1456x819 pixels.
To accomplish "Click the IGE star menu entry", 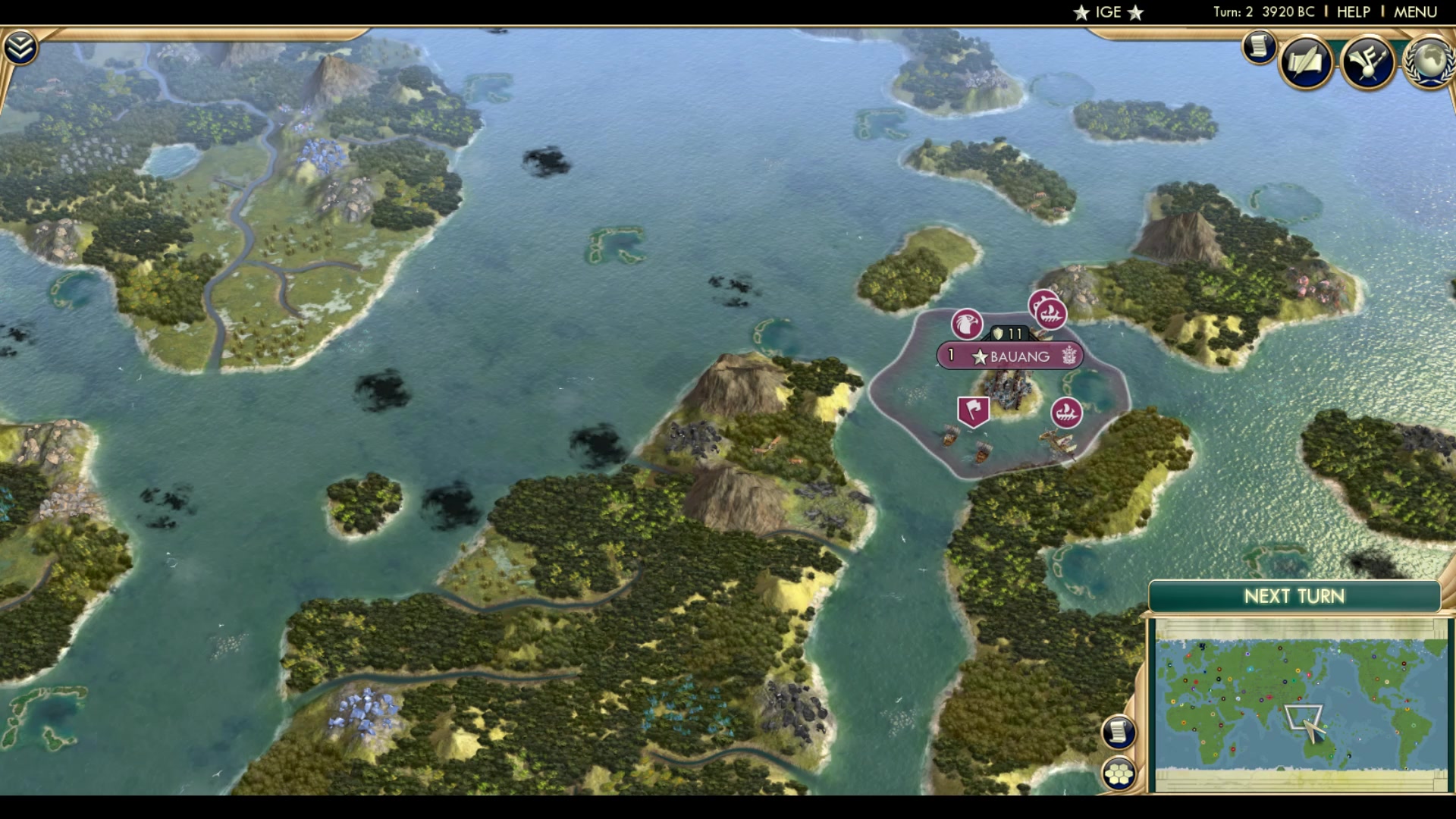I will tap(1107, 11).
